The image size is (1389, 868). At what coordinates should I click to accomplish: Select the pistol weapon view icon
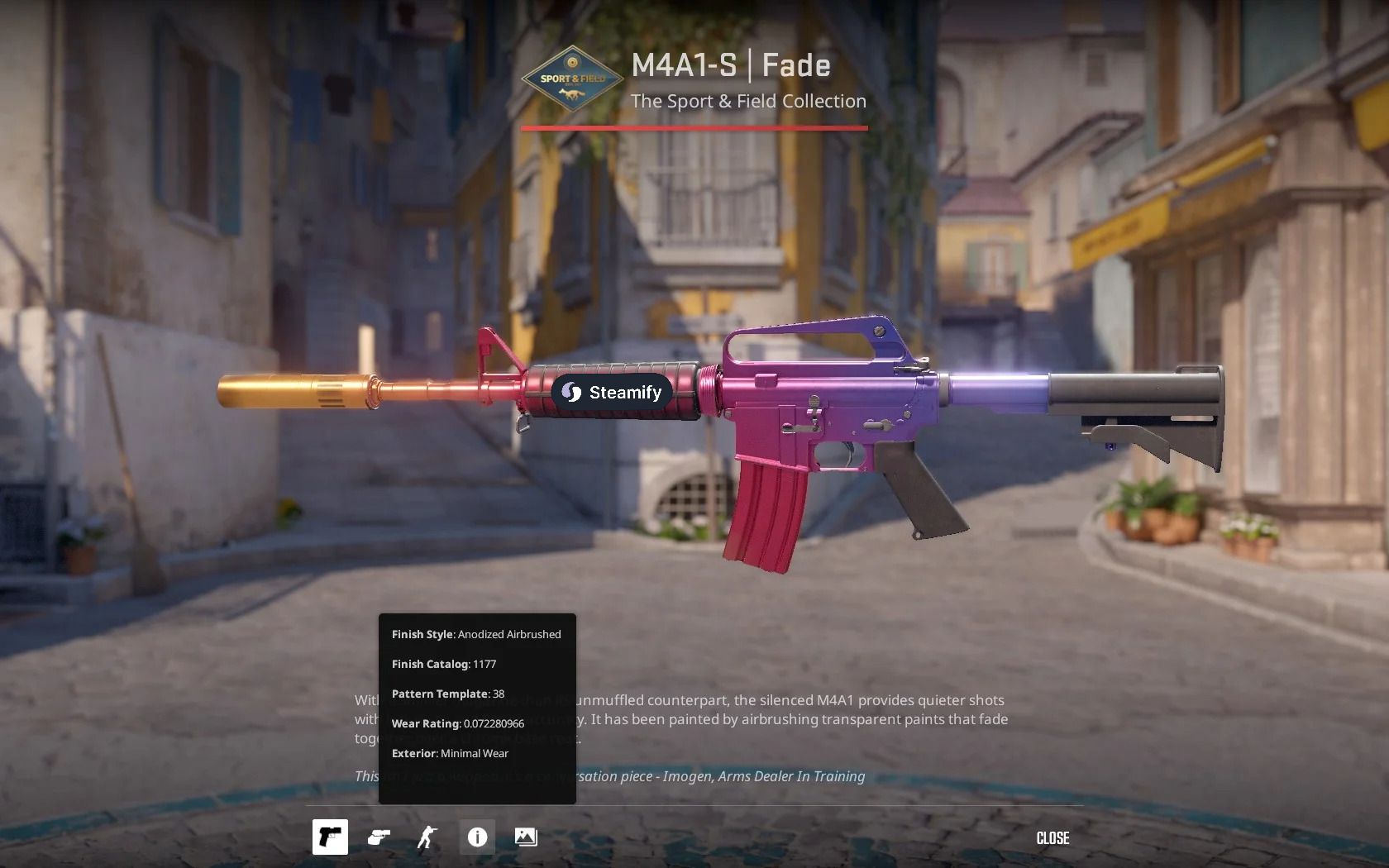tap(330, 837)
